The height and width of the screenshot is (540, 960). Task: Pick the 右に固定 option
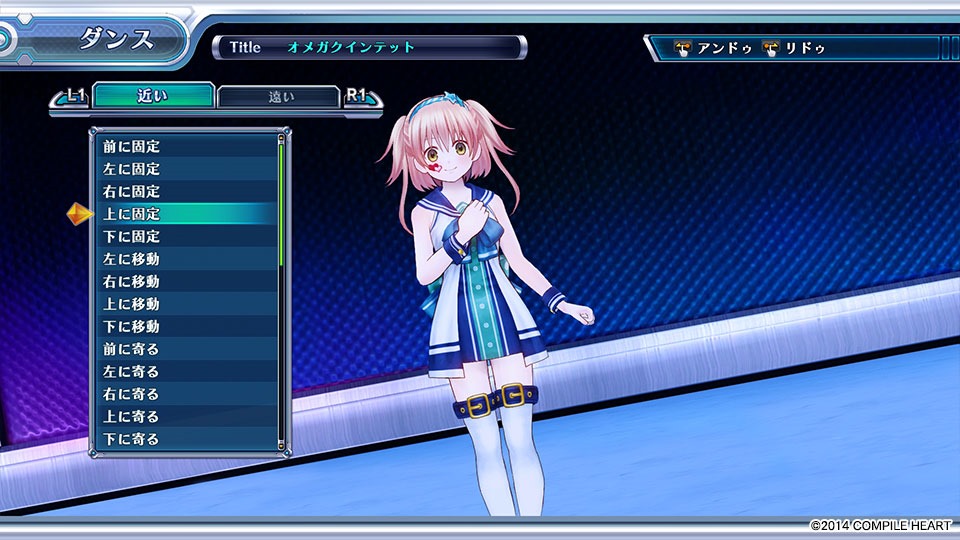pos(185,192)
